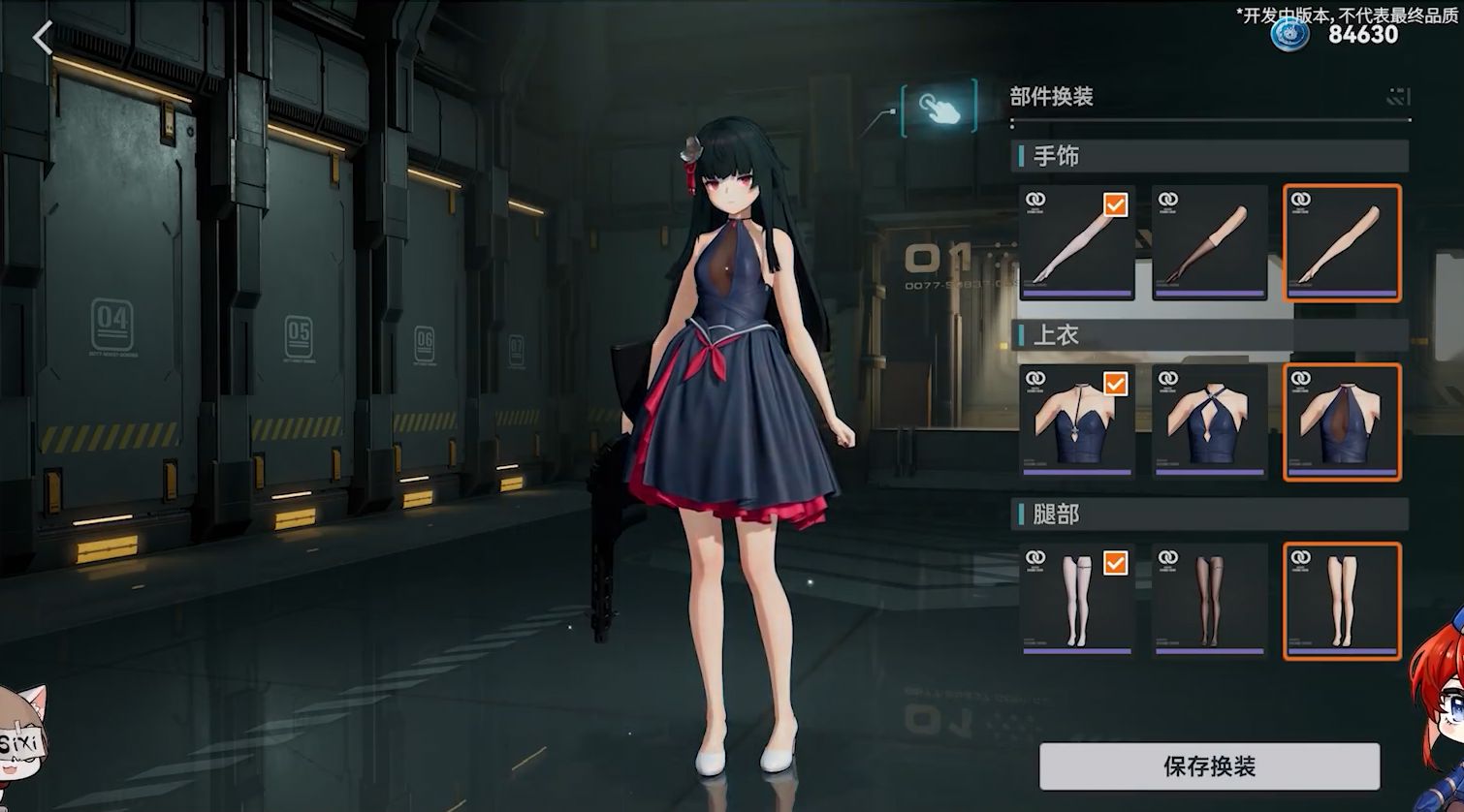Viewport: 1464px width, 812px height.
Task: Choose the cross-halter navy top
Action: (x=1209, y=422)
